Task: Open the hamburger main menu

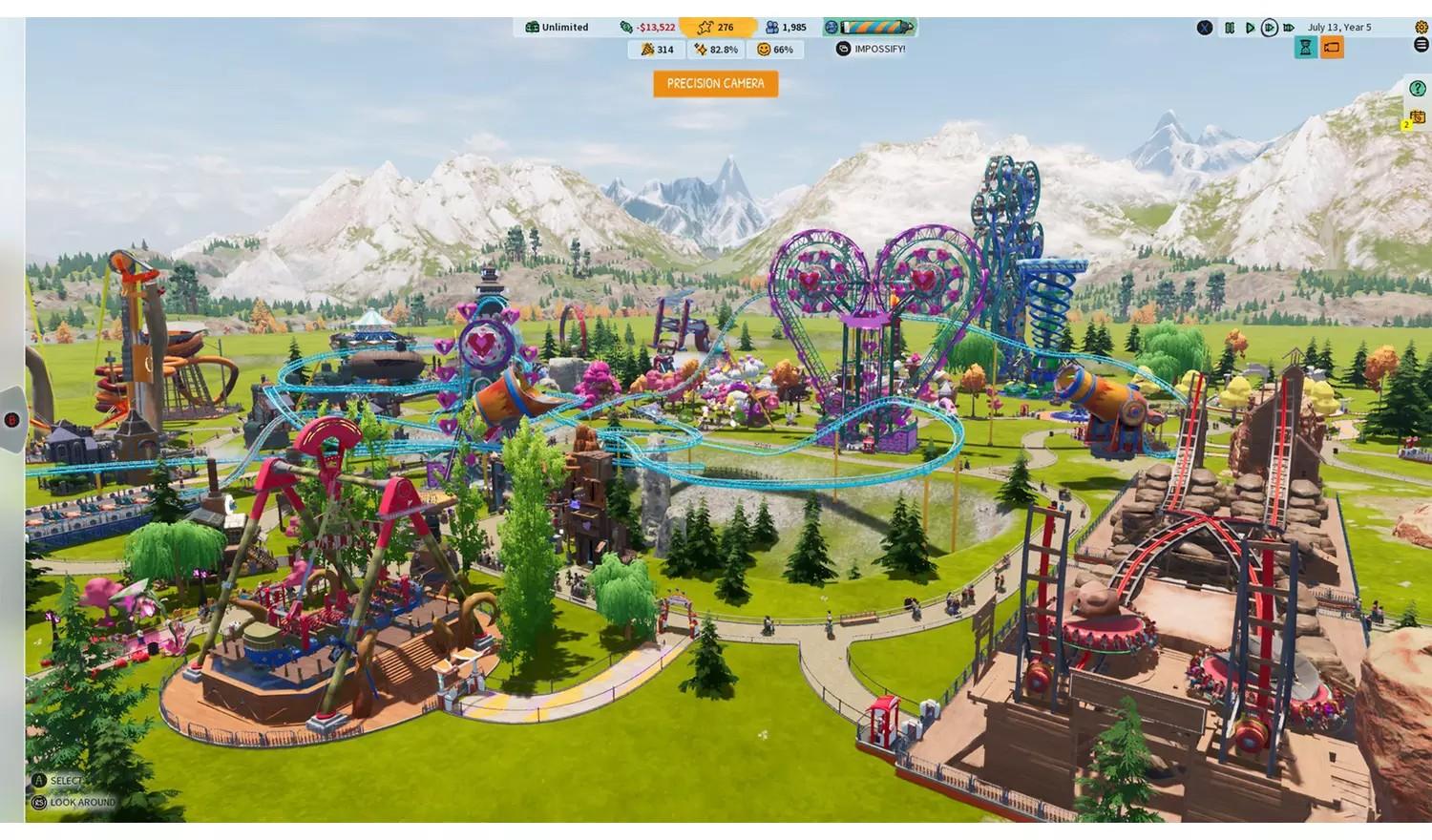Action: (x=1421, y=44)
